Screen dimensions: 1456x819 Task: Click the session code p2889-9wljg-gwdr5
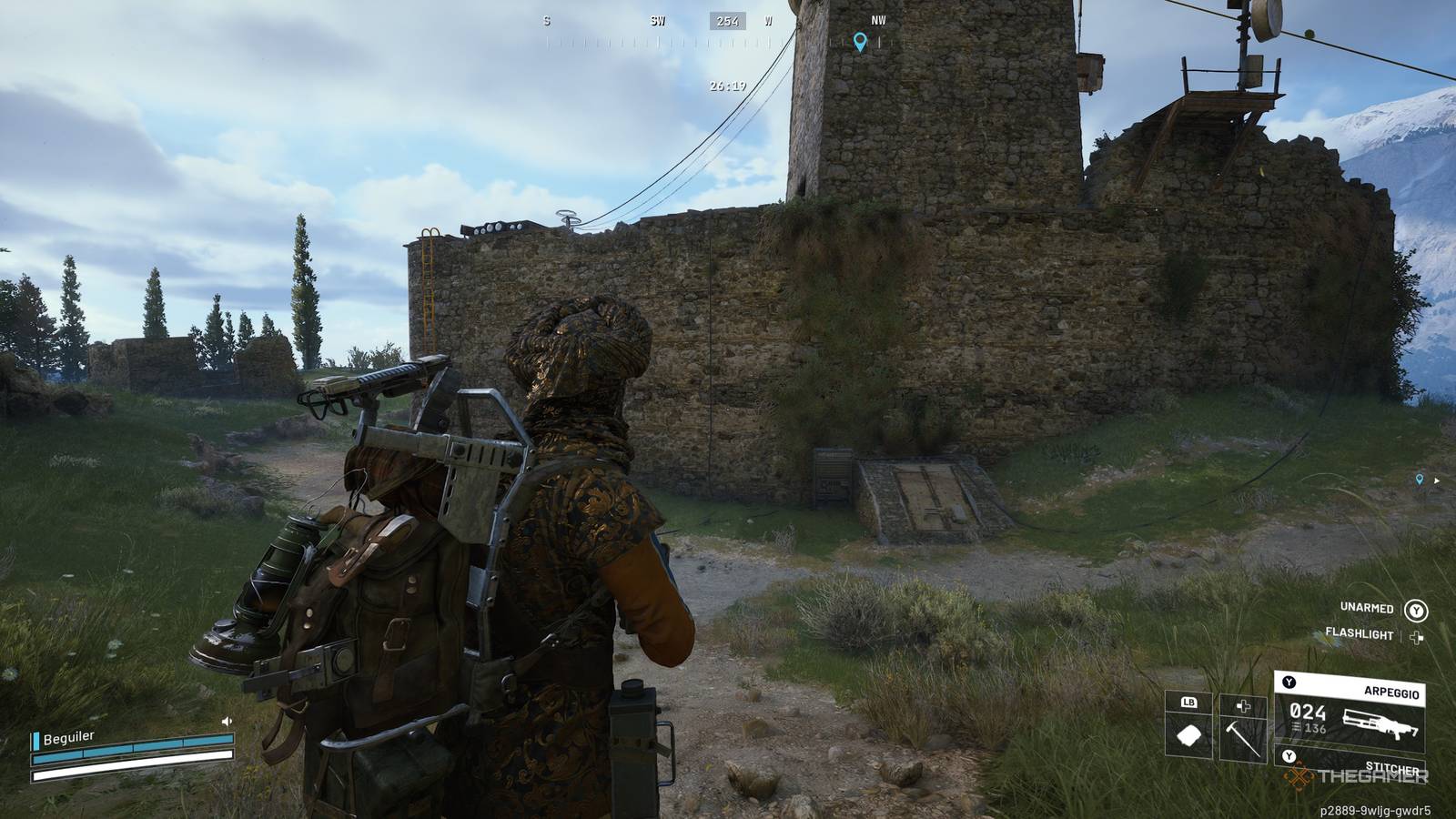(x=1374, y=809)
